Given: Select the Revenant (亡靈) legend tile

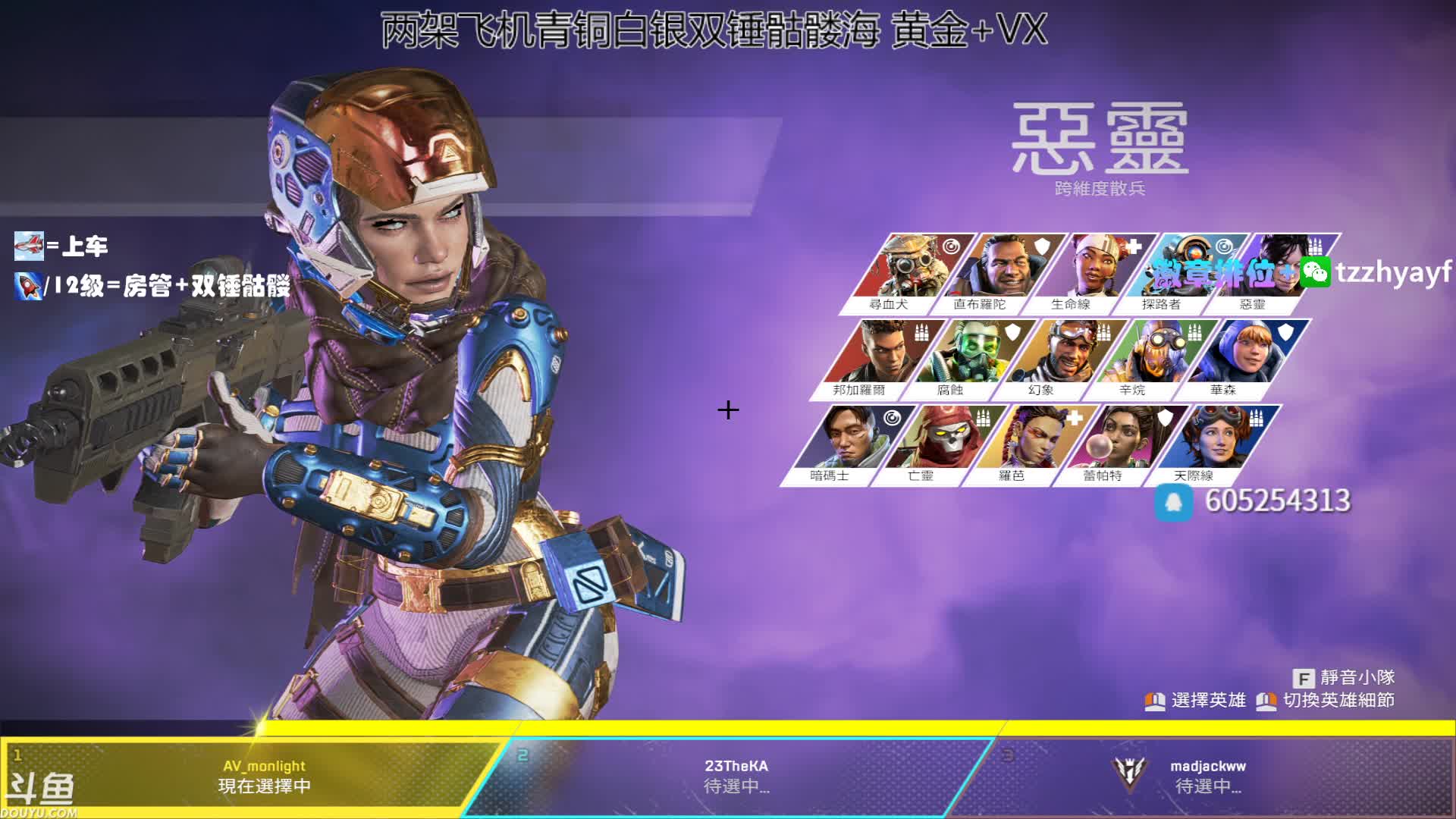Looking at the screenshot, I should 939,444.
